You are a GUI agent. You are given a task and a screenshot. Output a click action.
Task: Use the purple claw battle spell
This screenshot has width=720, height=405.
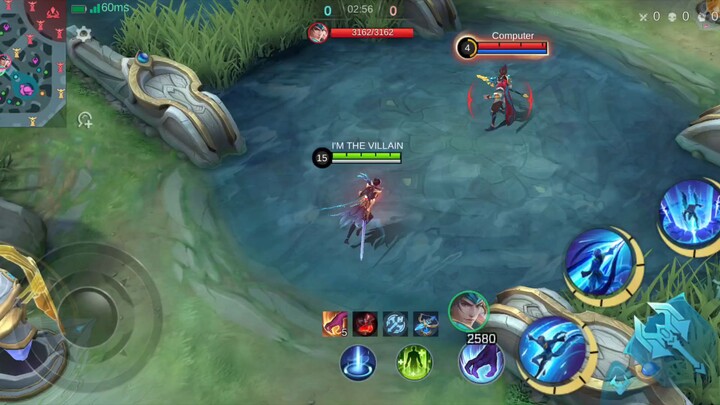[480, 361]
